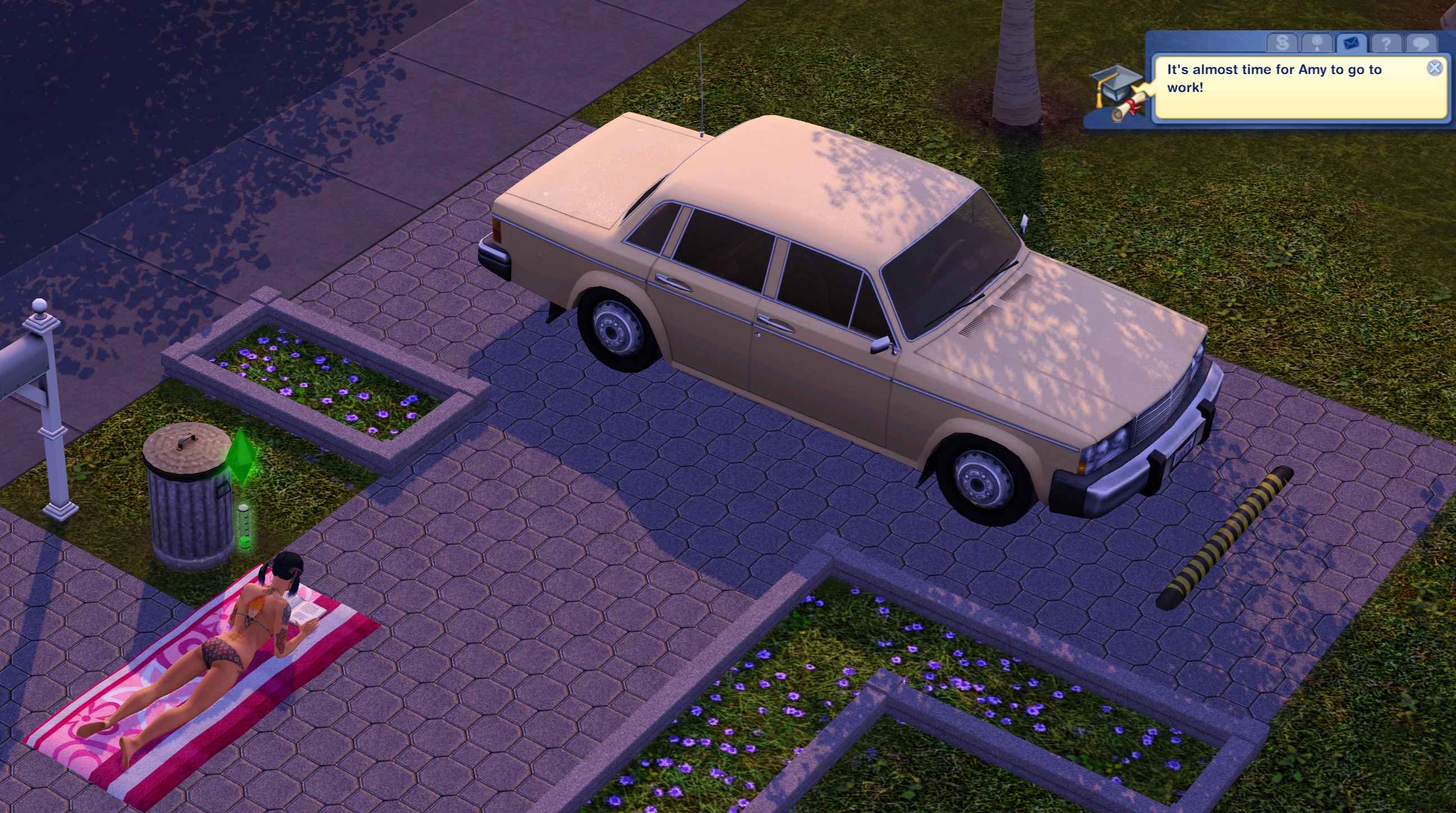Image resolution: width=1456 pixels, height=813 pixels.
Task: Open the opportunities notification tab
Action: pos(1317,43)
